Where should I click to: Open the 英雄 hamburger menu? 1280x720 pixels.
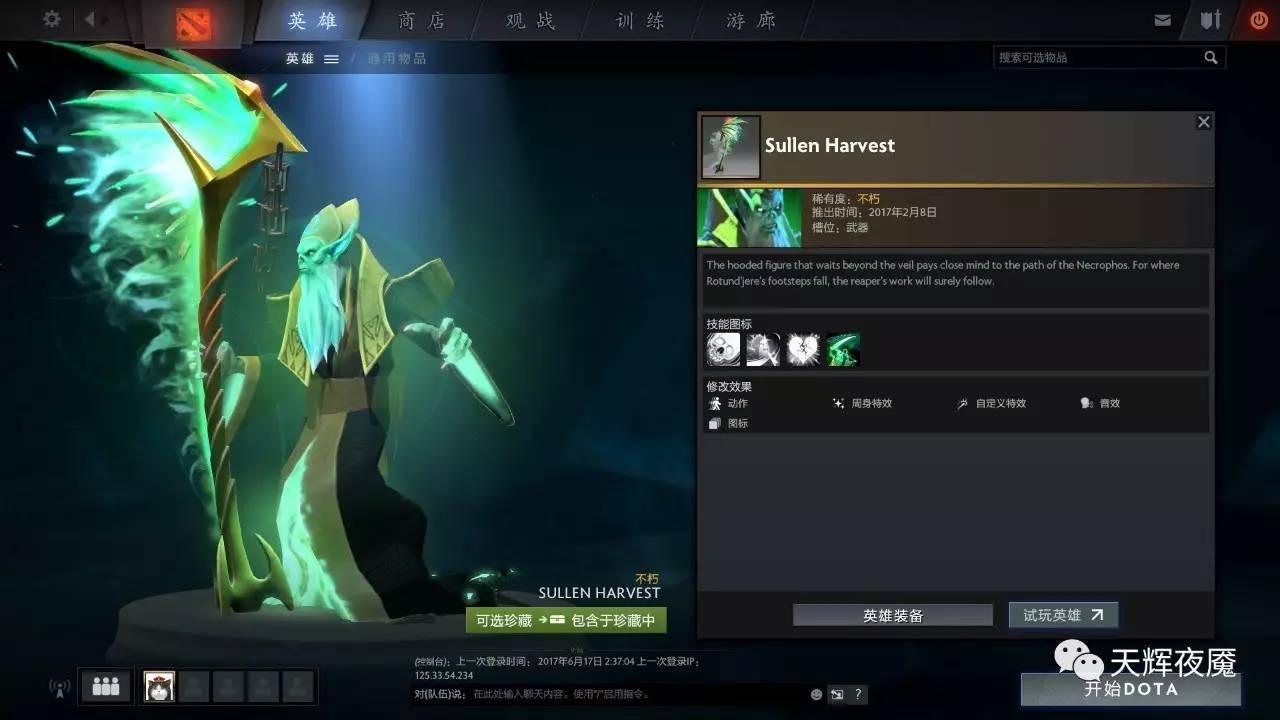(x=331, y=57)
